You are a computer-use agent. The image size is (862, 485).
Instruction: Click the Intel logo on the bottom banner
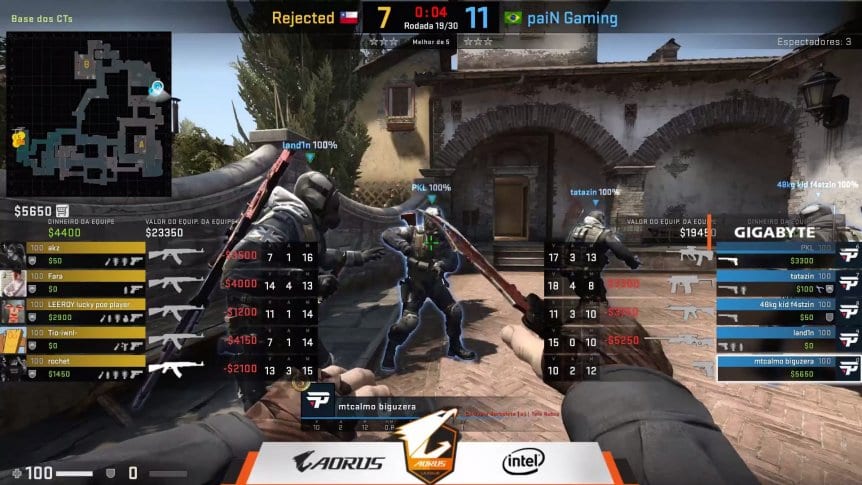[523, 461]
